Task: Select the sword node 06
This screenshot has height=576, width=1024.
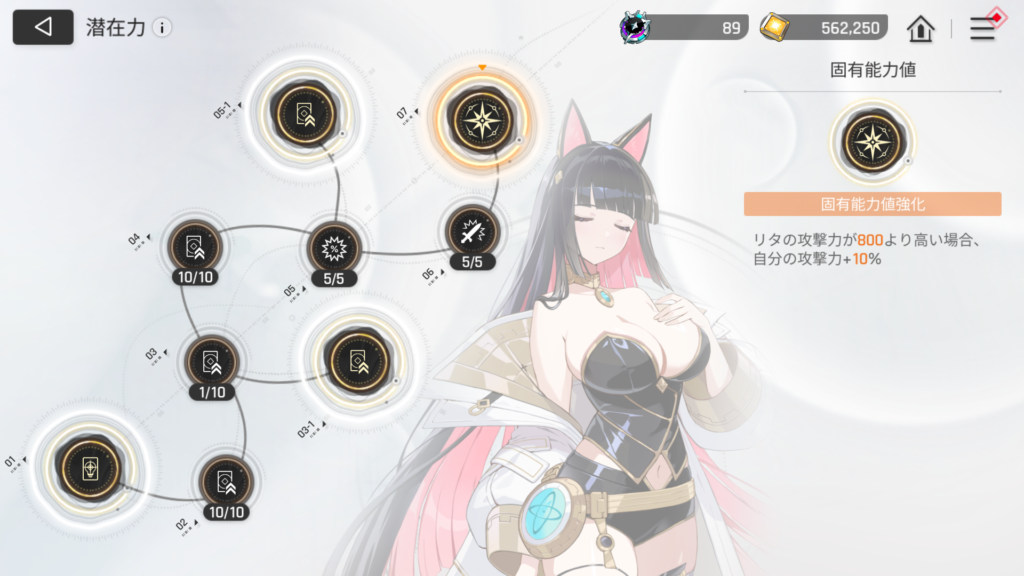Action: (x=472, y=232)
